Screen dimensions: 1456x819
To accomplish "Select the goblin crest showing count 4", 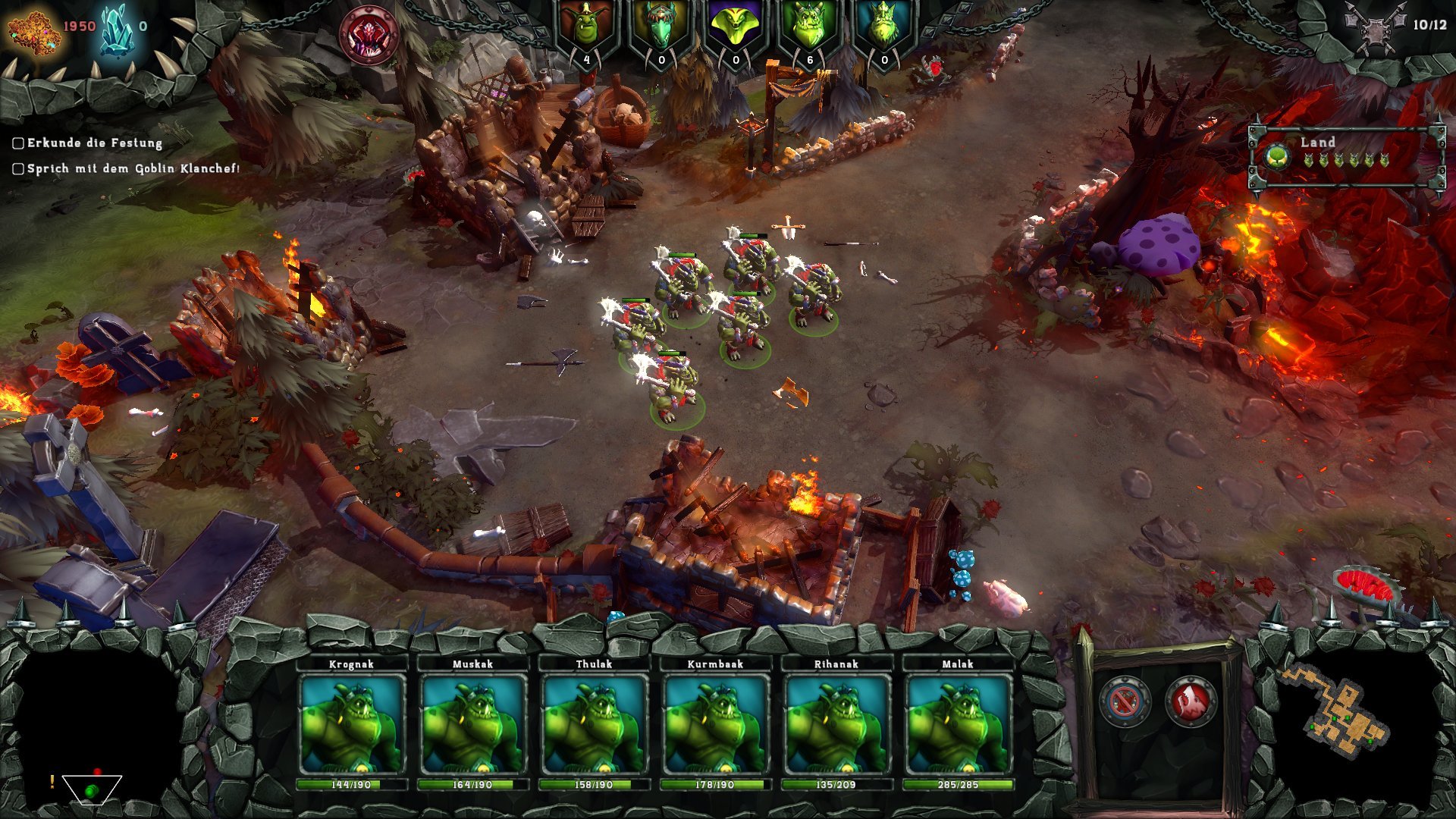I will 586,30.
